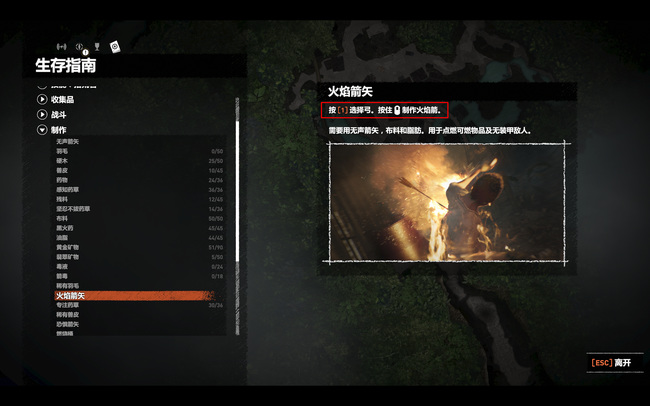Open the 黑火药 entry
650x406 pixels.
(x=65, y=227)
